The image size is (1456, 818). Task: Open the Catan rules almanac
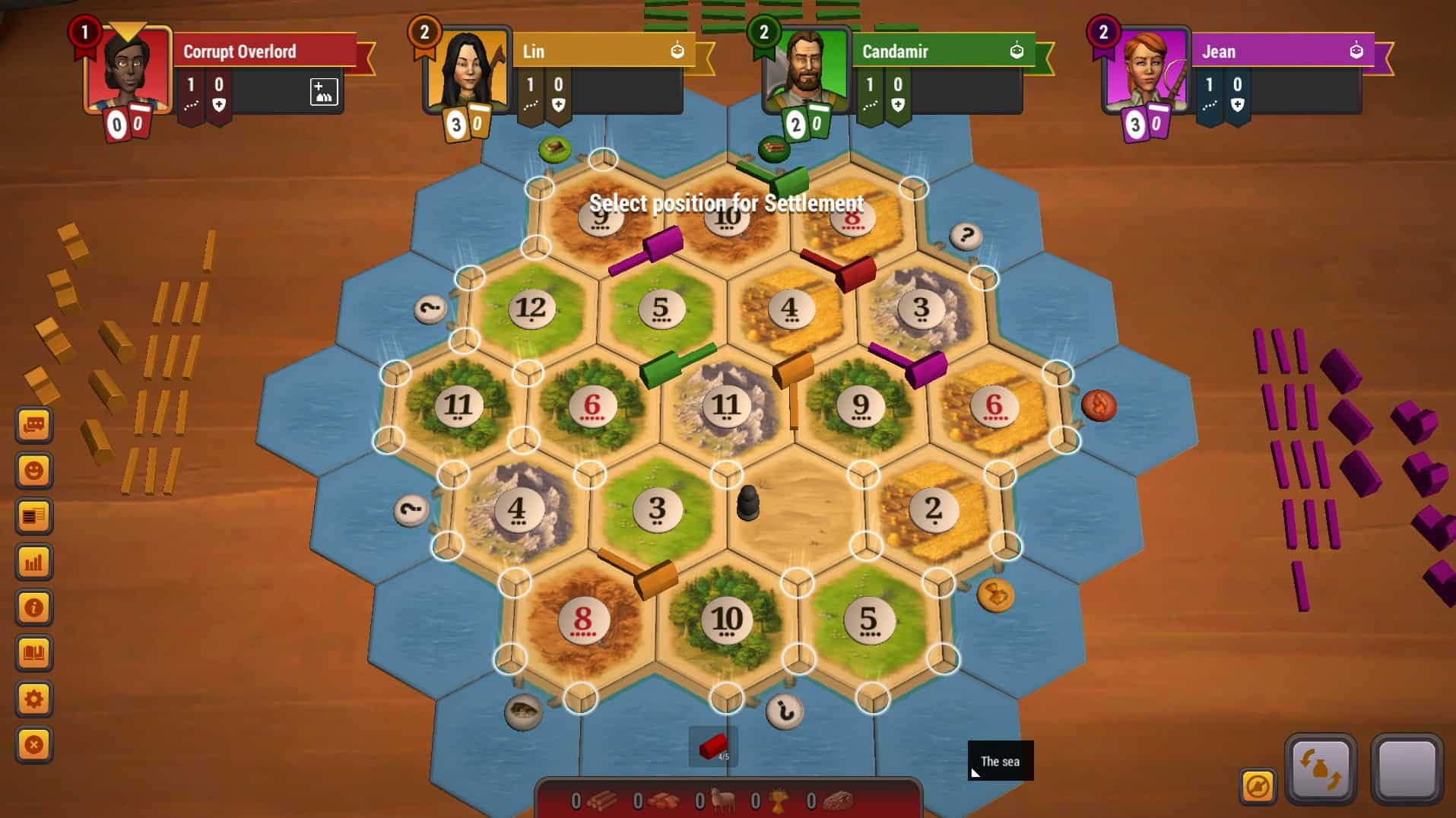tap(34, 652)
